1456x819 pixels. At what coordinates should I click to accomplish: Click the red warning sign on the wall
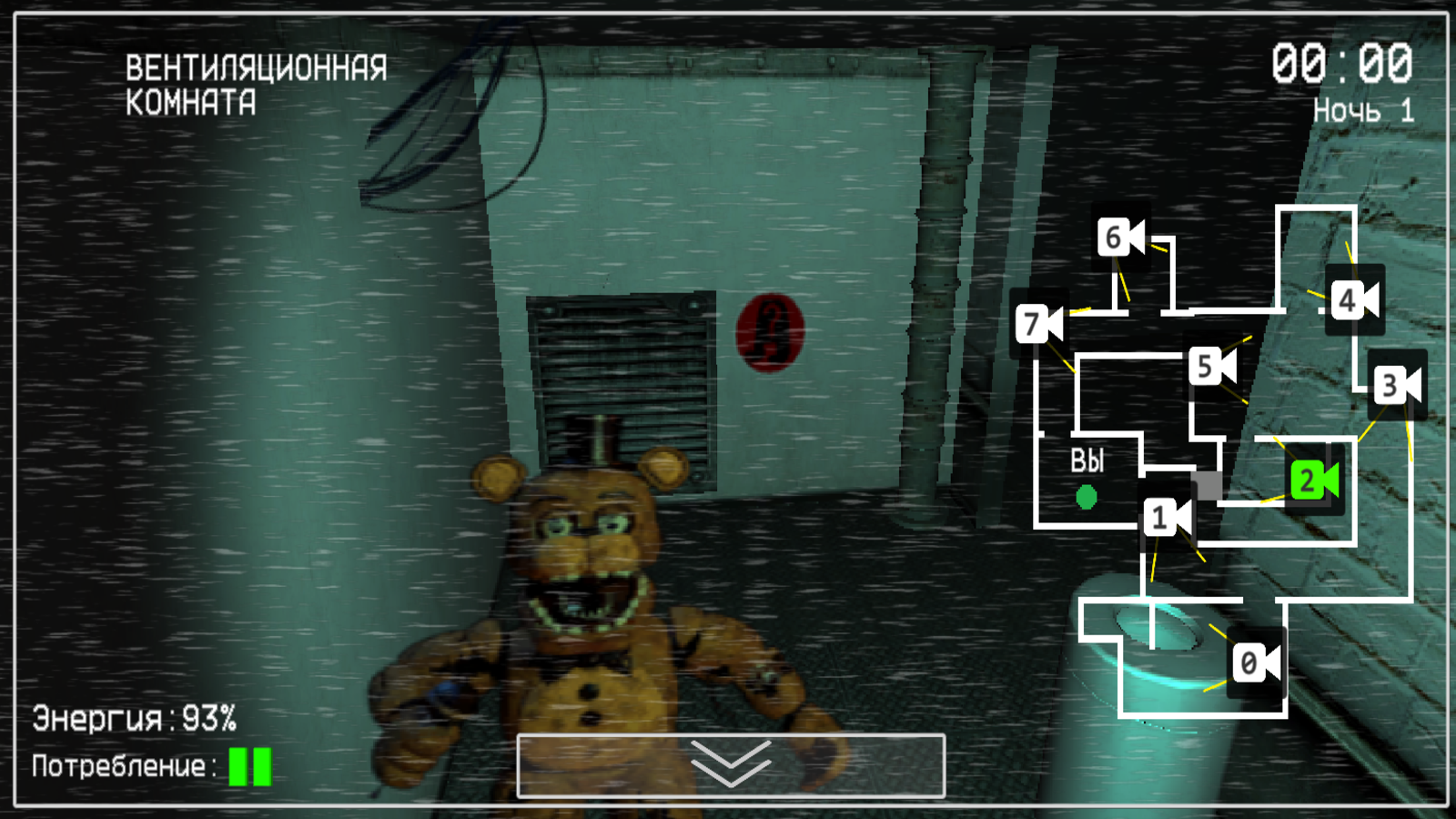(x=769, y=332)
